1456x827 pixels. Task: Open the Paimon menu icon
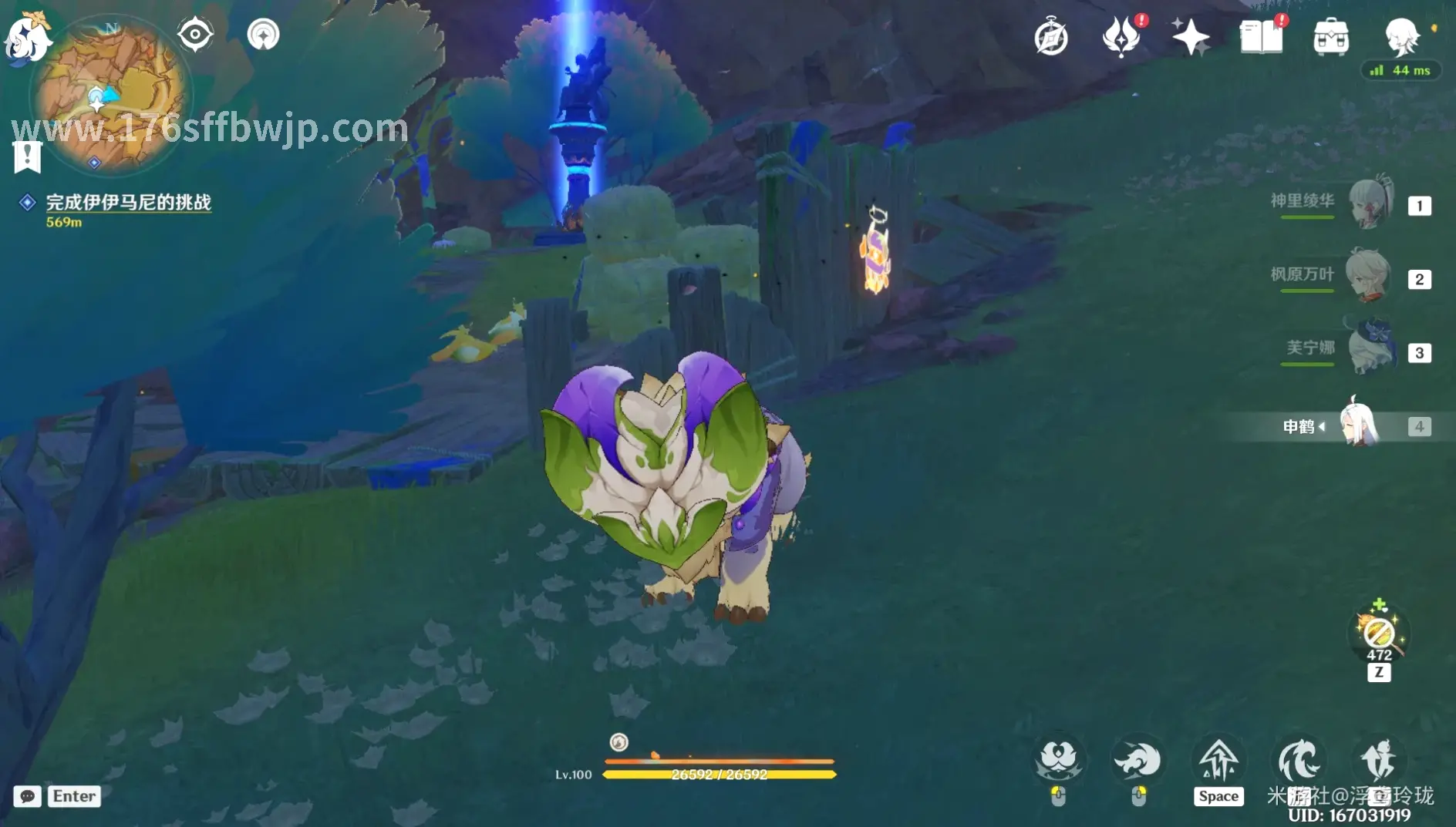point(26,36)
